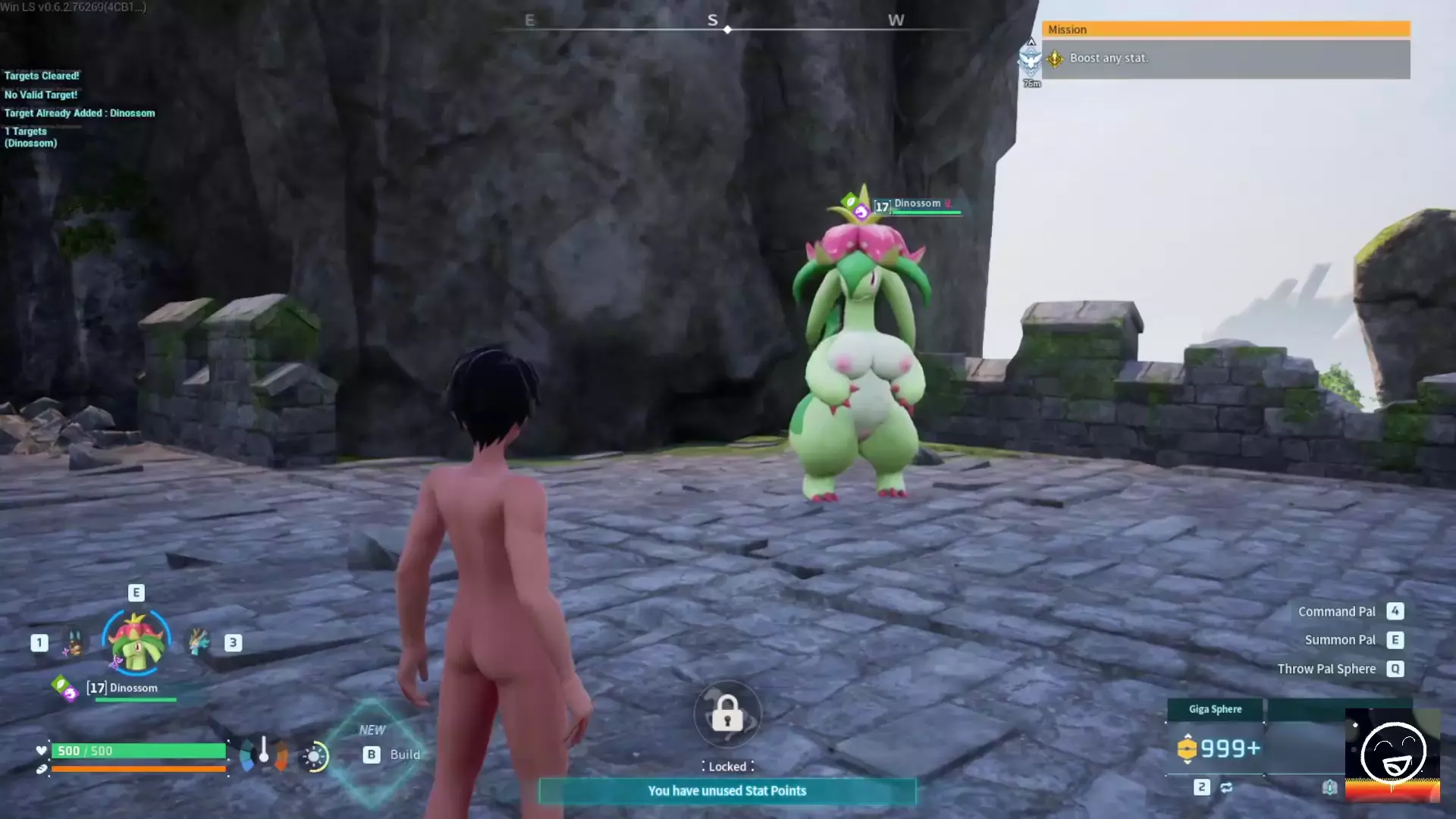Click the orange Mission header bar
The height and width of the screenshot is (819, 1456).
tap(1225, 30)
